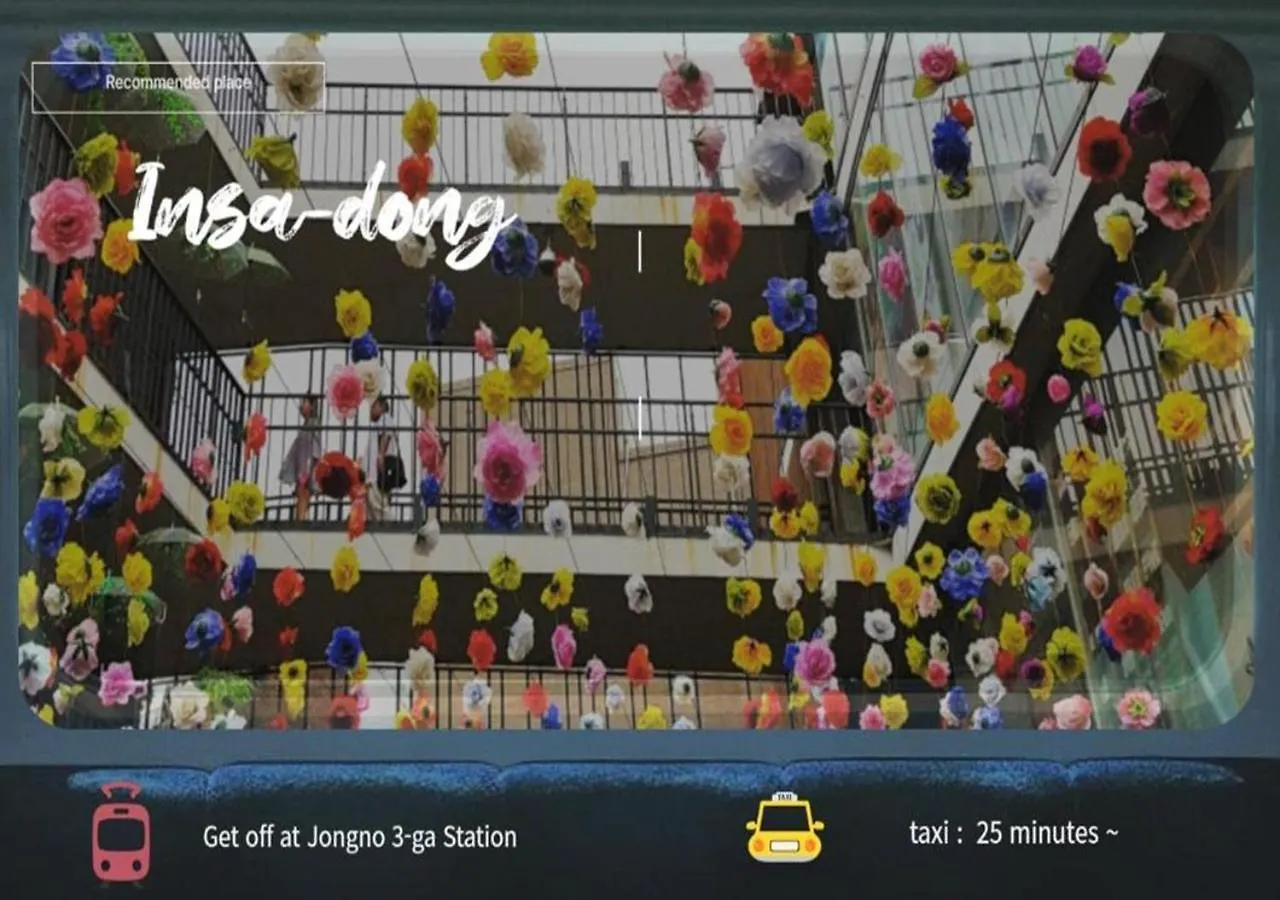Select the yellow taxi icon
Screen dimensions: 1280x900
[785, 827]
